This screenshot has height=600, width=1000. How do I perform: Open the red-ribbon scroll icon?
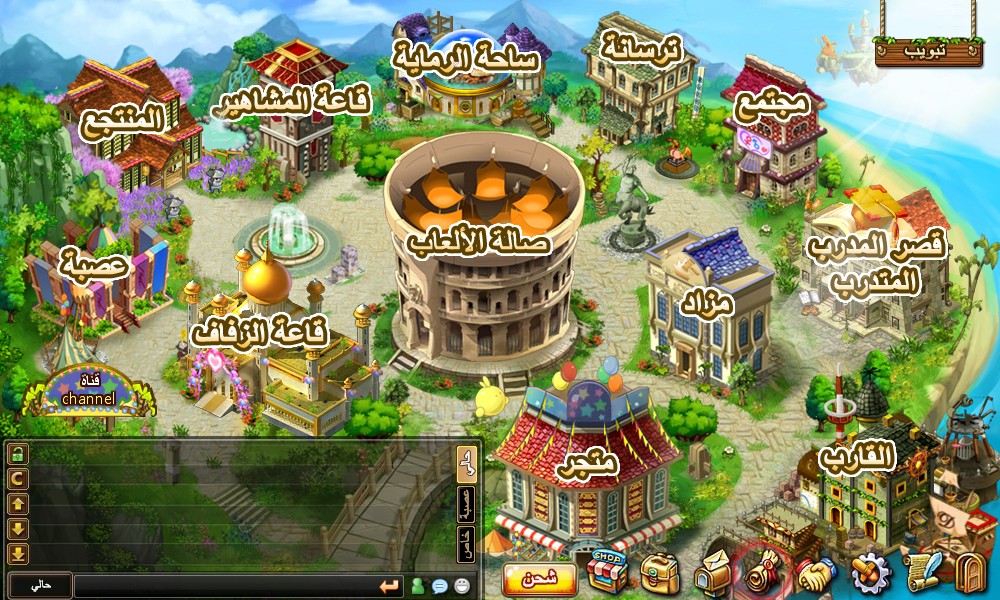point(762,573)
